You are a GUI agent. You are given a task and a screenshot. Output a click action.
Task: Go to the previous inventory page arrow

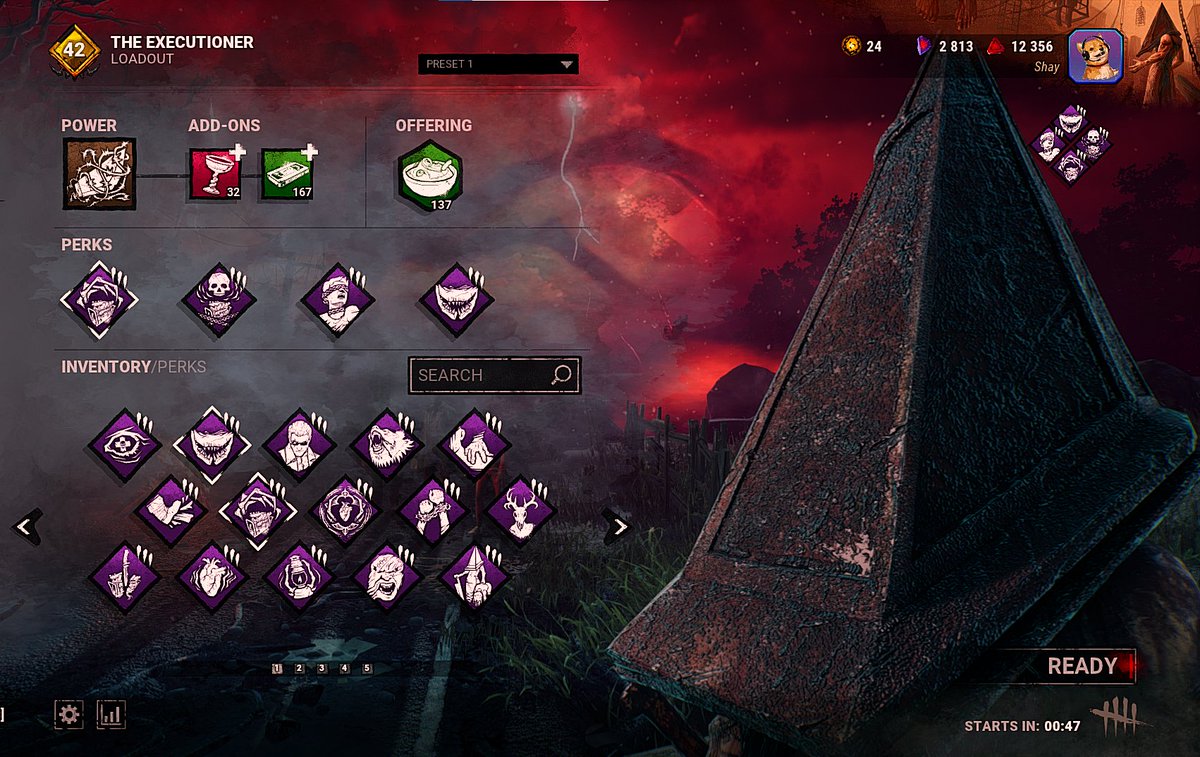click(x=27, y=526)
